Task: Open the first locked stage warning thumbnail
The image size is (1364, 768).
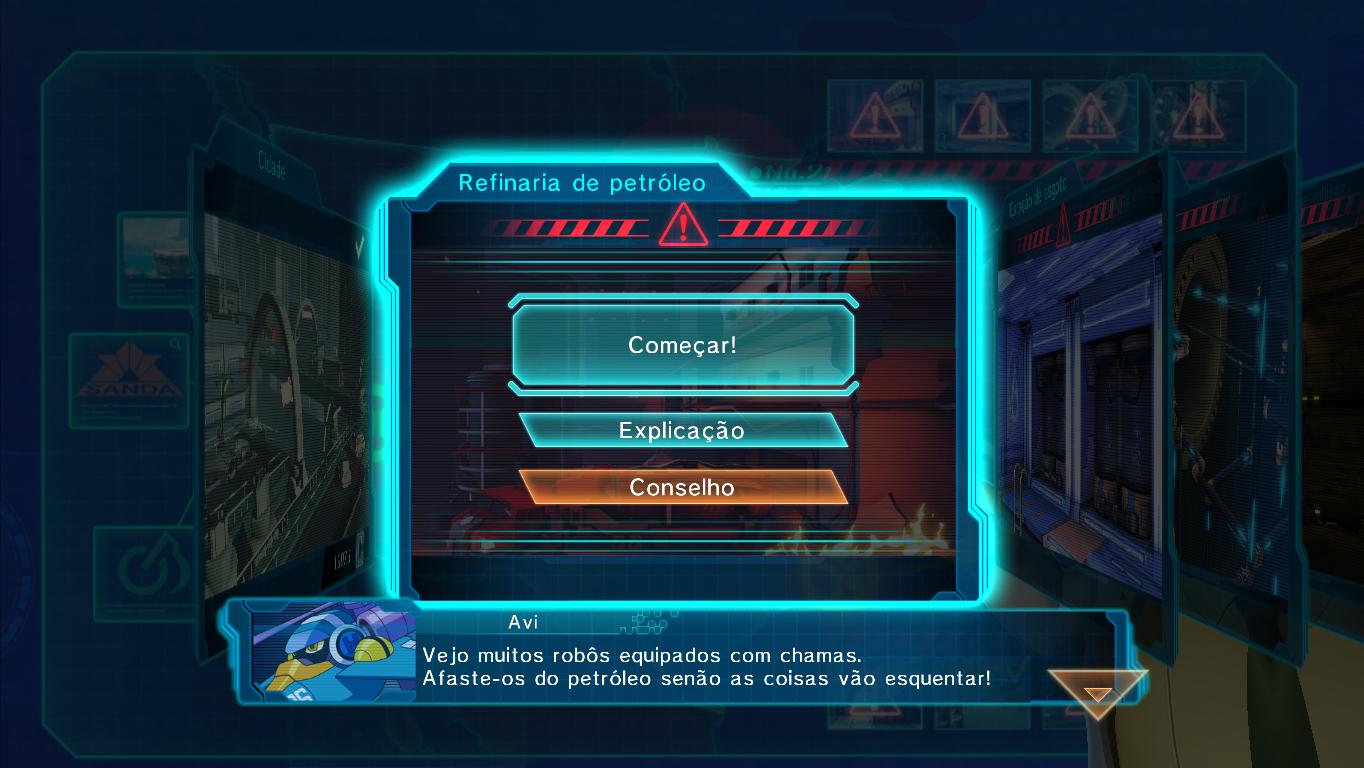Action: [874, 113]
